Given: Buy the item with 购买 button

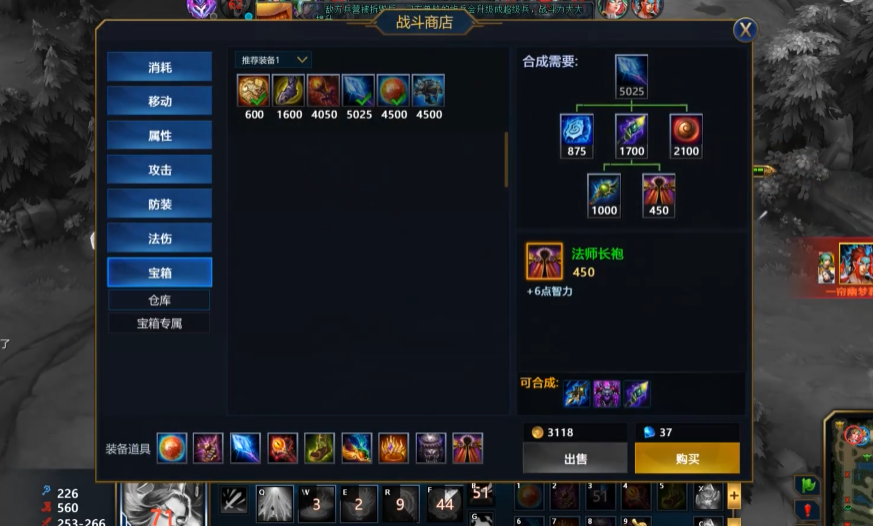Looking at the screenshot, I should [687, 458].
